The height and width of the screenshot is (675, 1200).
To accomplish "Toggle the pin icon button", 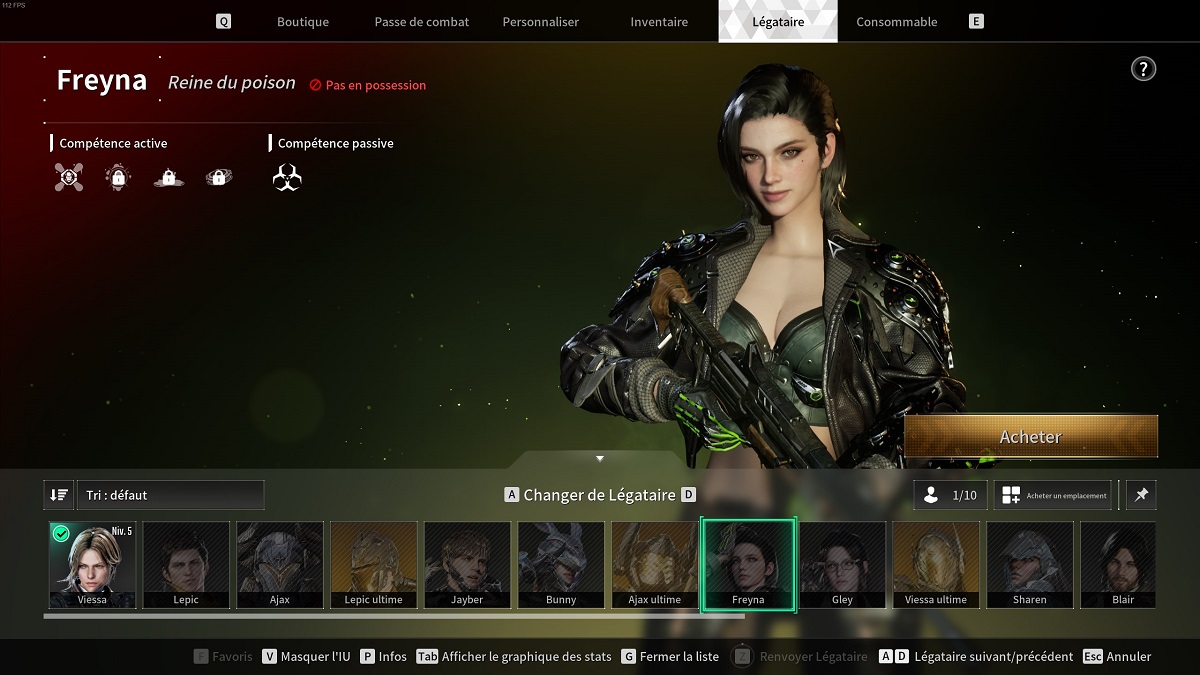I will coord(1141,495).
